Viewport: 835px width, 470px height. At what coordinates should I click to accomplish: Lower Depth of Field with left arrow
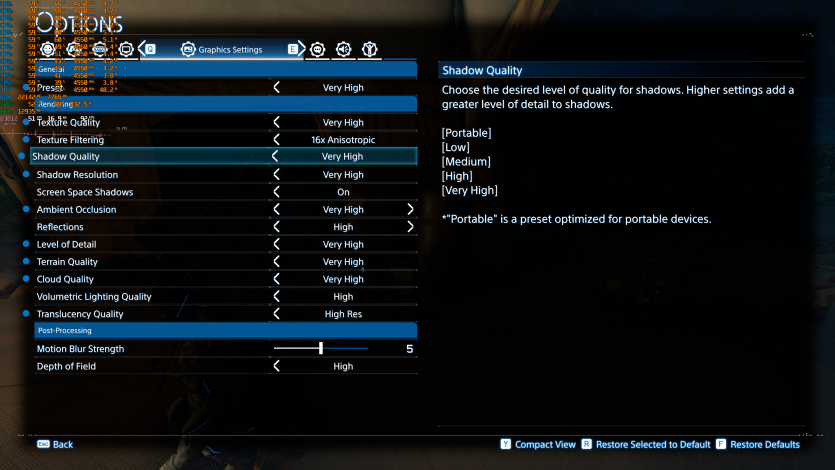pos(276,367)
